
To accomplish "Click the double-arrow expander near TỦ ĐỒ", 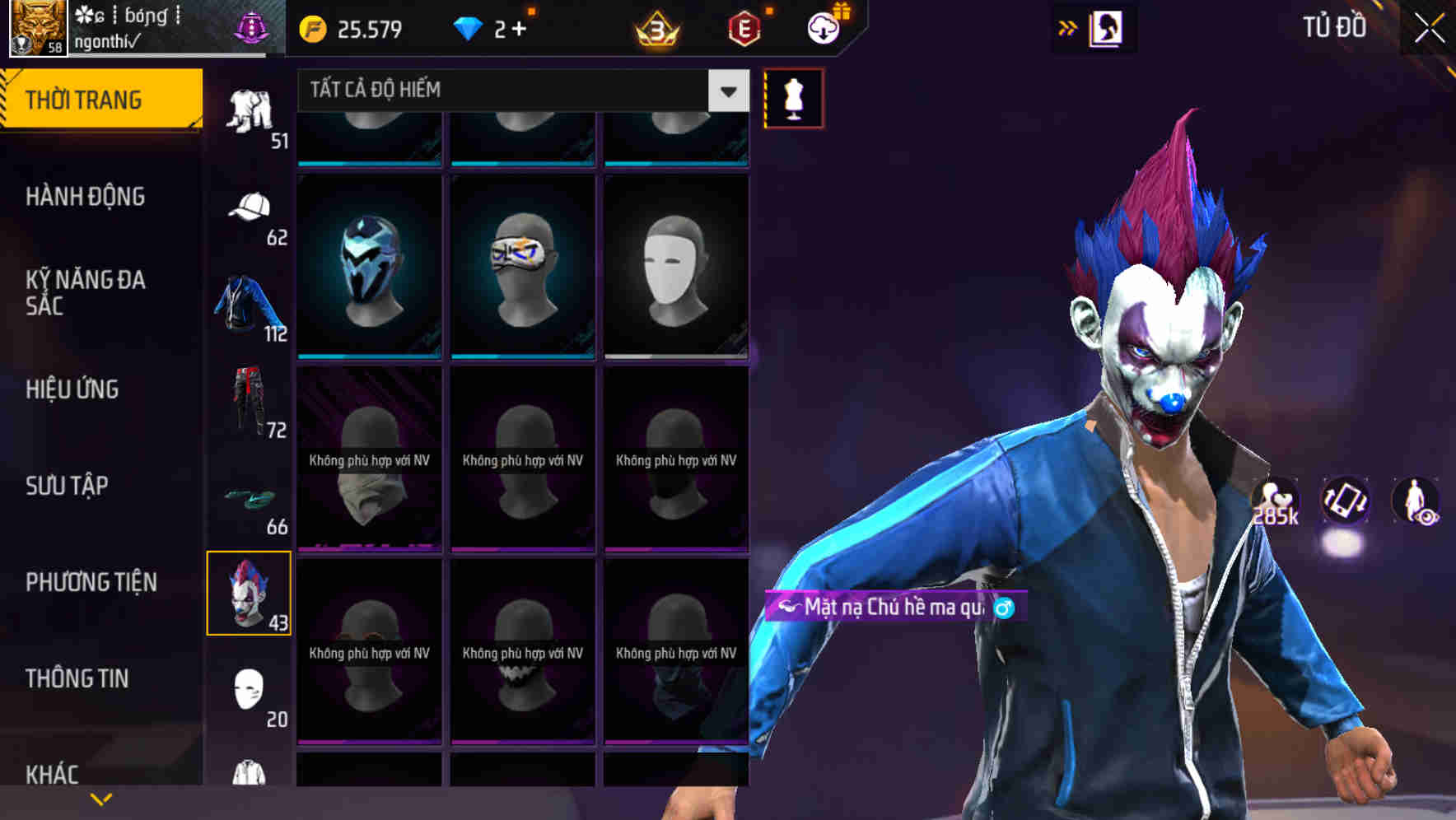I will click(1068, 28).
